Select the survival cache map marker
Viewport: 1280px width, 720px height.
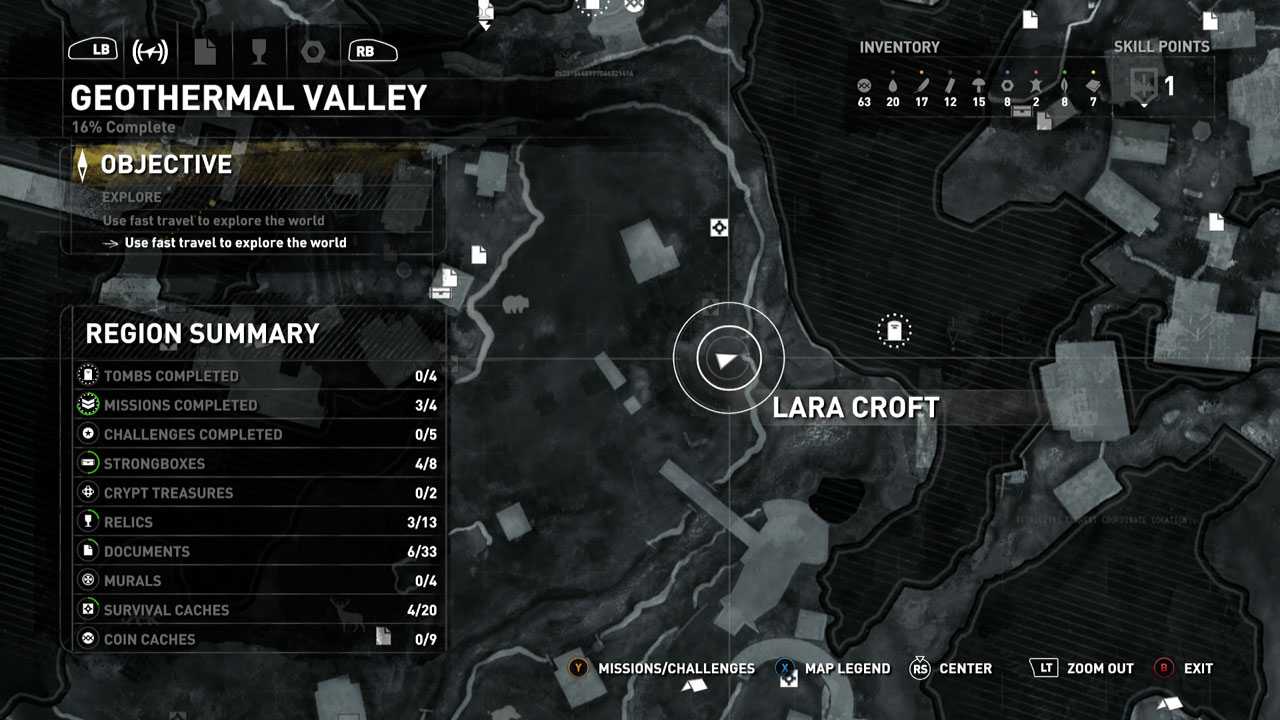(x=718, y=228)
